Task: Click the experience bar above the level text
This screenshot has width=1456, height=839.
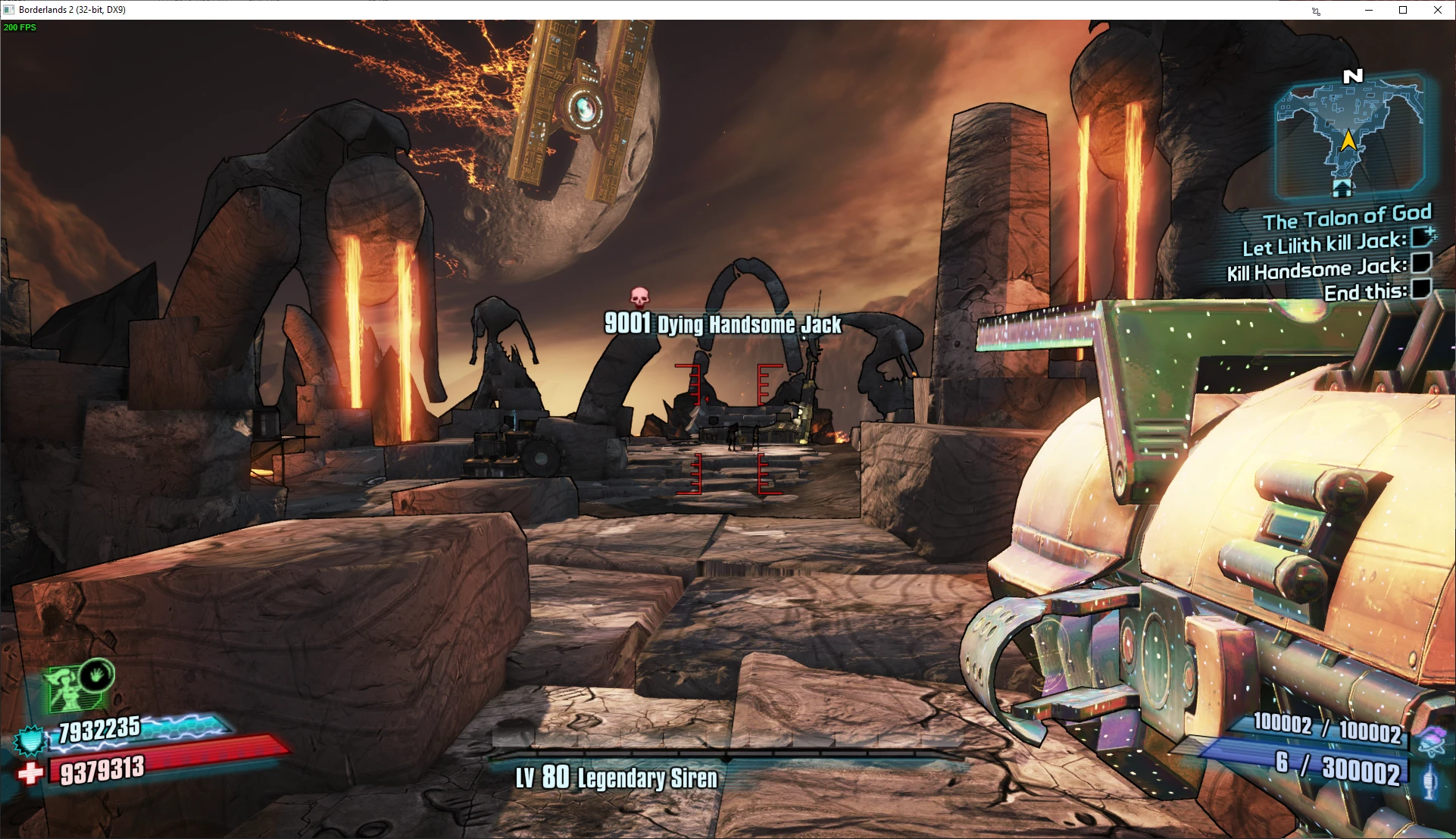Action: (x=727, y=756)
